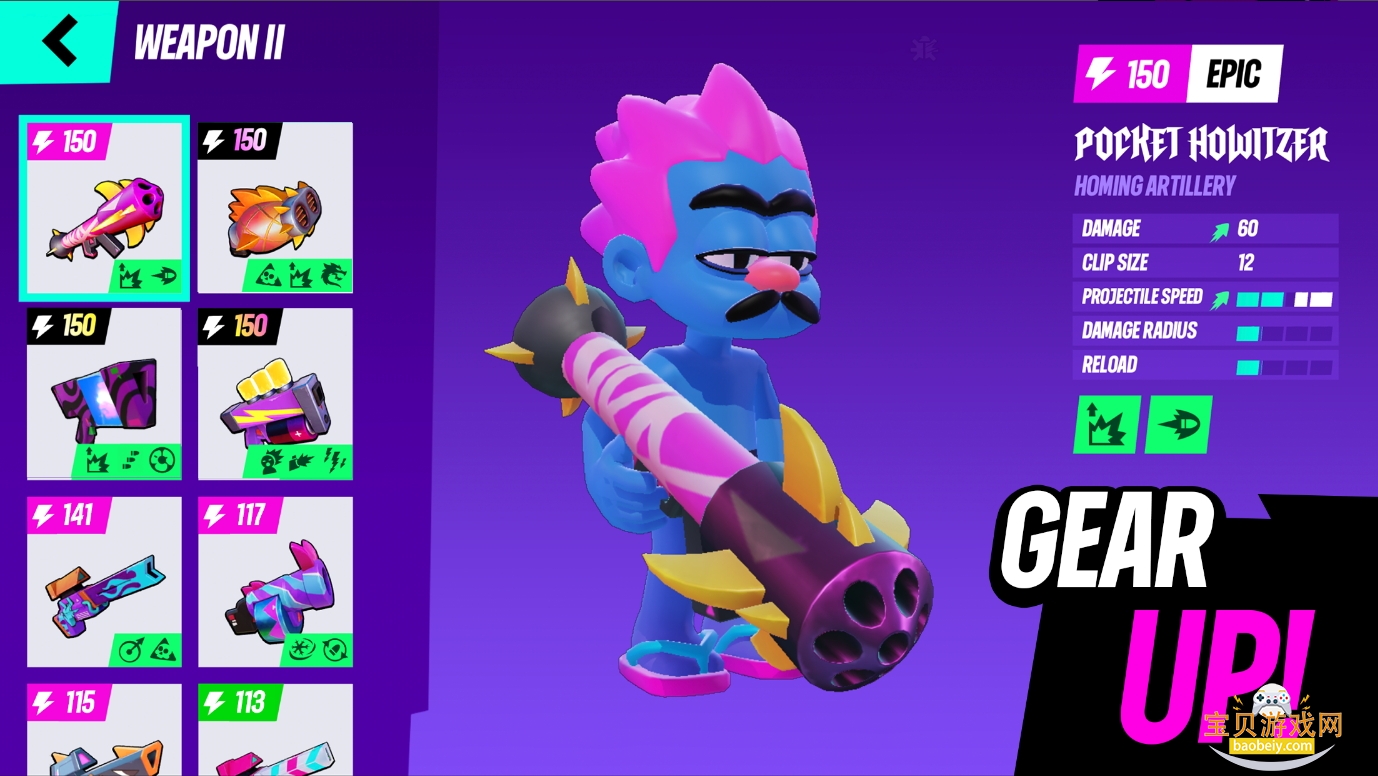Click the burst-fire perk icon on the purple shard weapon
Viewport: 1378px width, 776px height.
[130, 458]
